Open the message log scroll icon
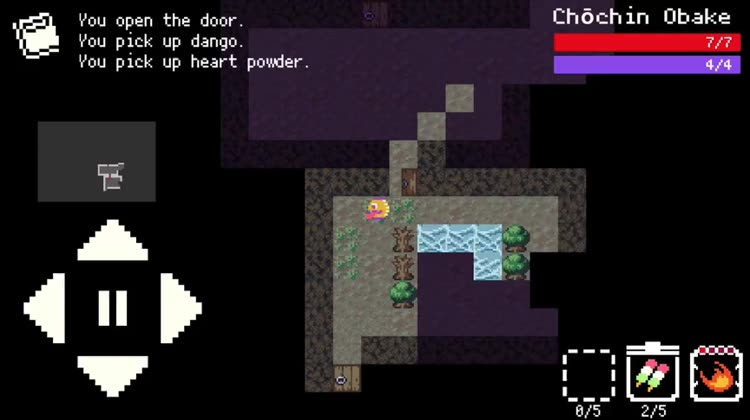This screenshot has height=420, width=750. (35, 37)
